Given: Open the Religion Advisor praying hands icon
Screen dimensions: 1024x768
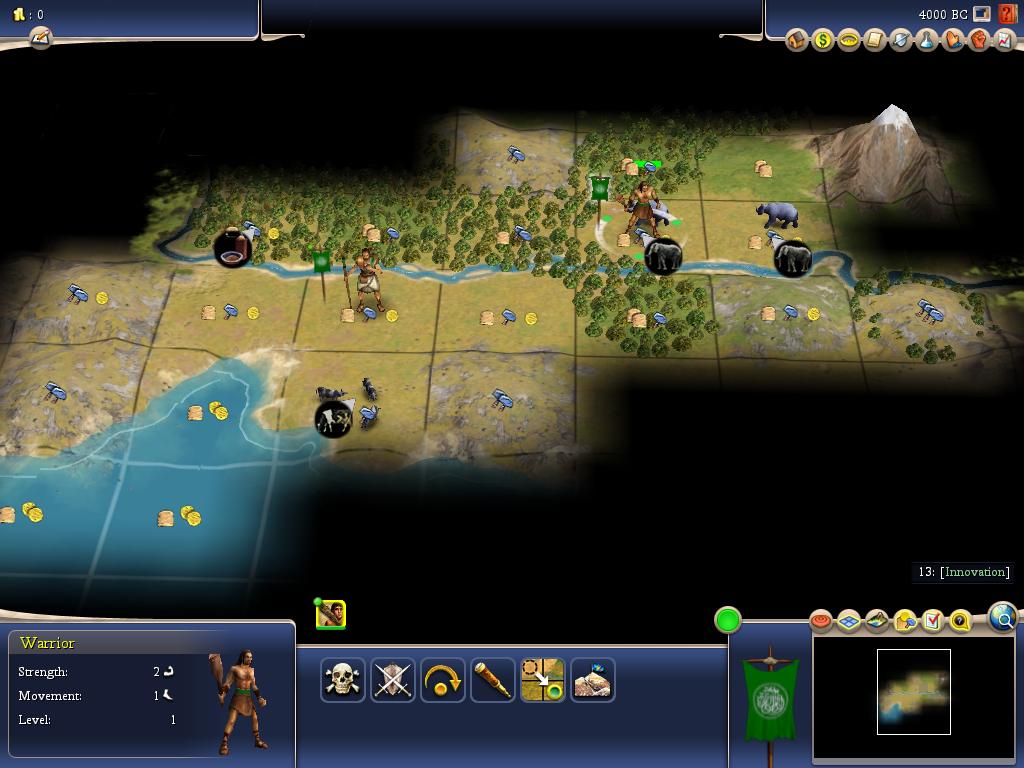Looking at the screenshot, I should pos(953,41).
